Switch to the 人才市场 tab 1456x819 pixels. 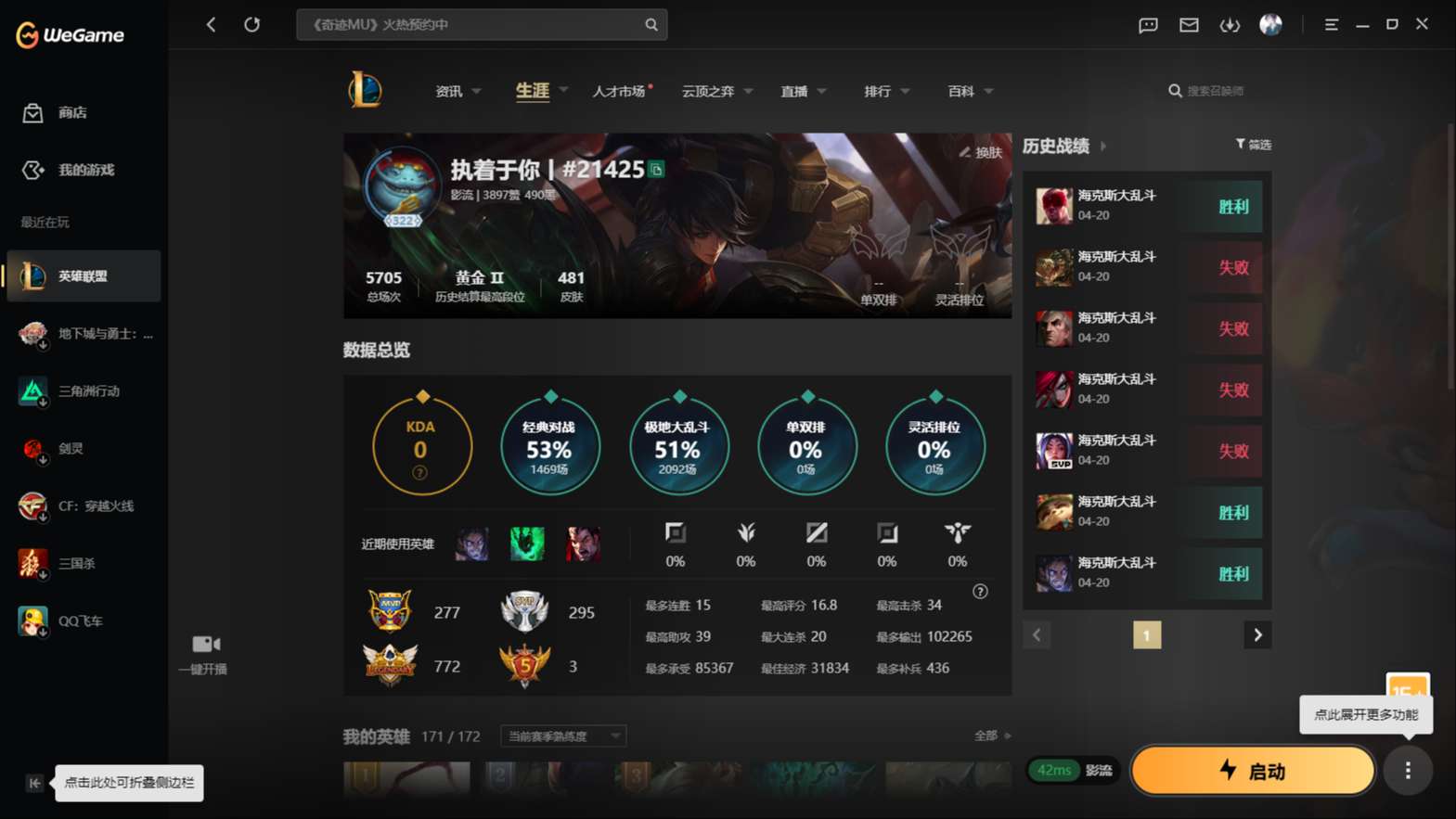[620, 91]
